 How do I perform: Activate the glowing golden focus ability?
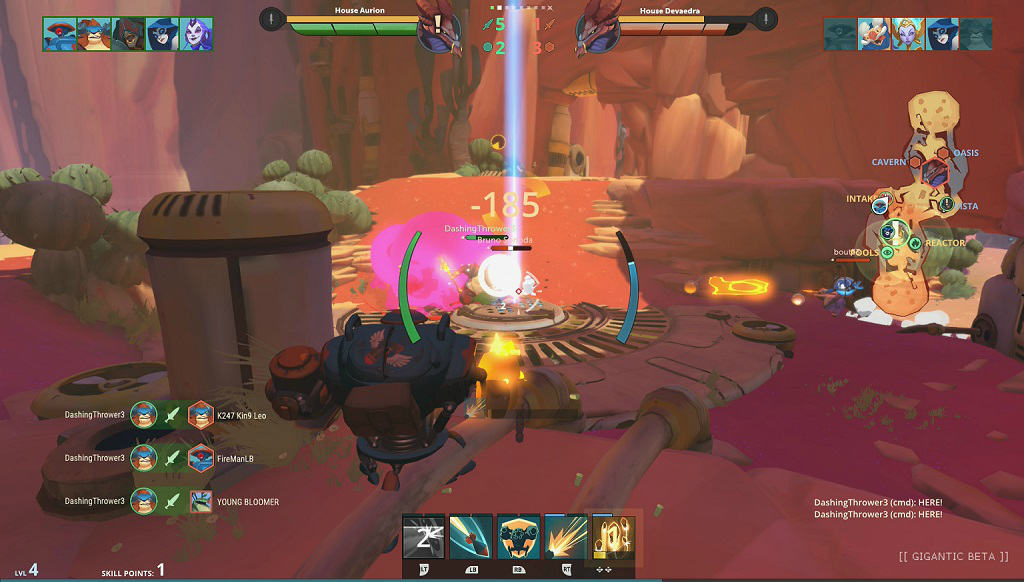point(611,537)
